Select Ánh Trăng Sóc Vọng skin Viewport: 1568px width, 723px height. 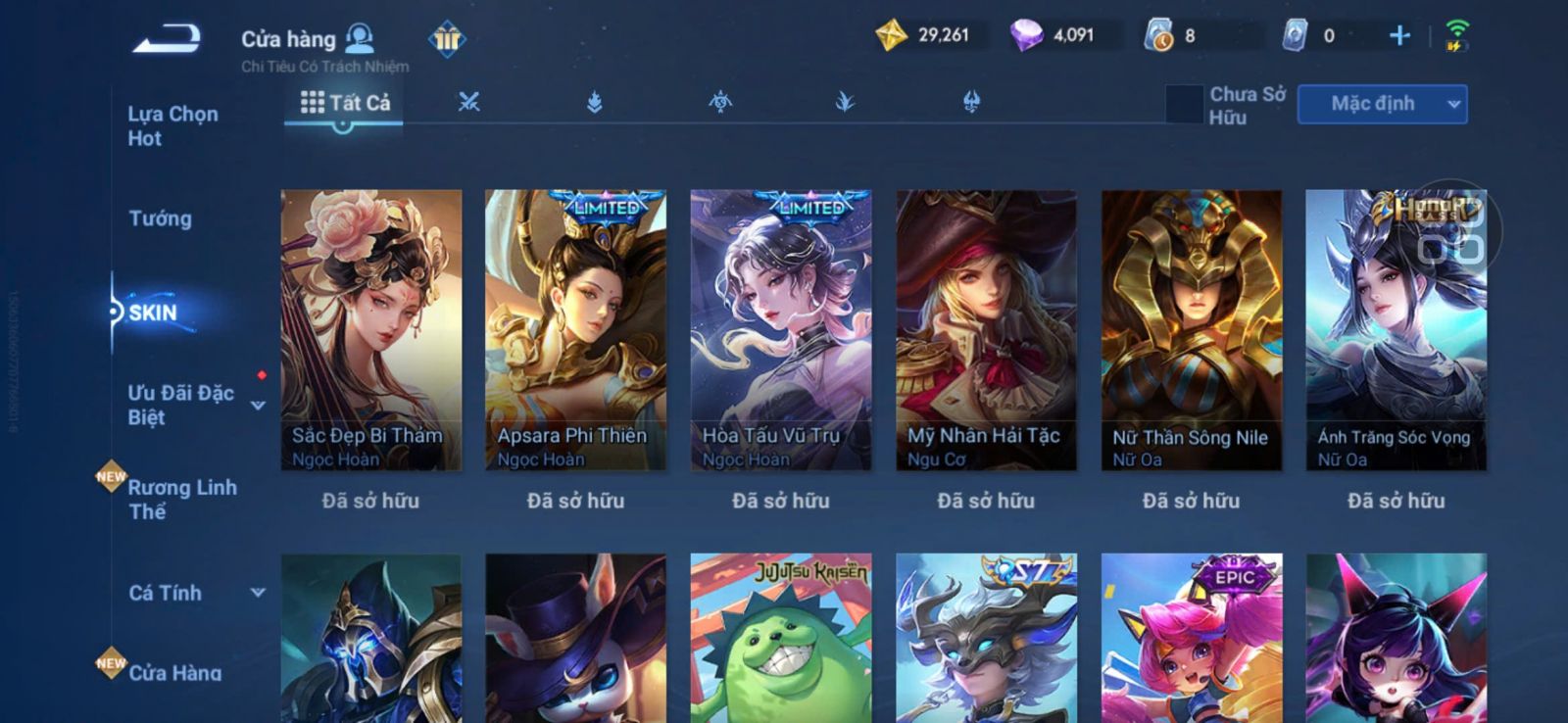tap(1396, 329)
